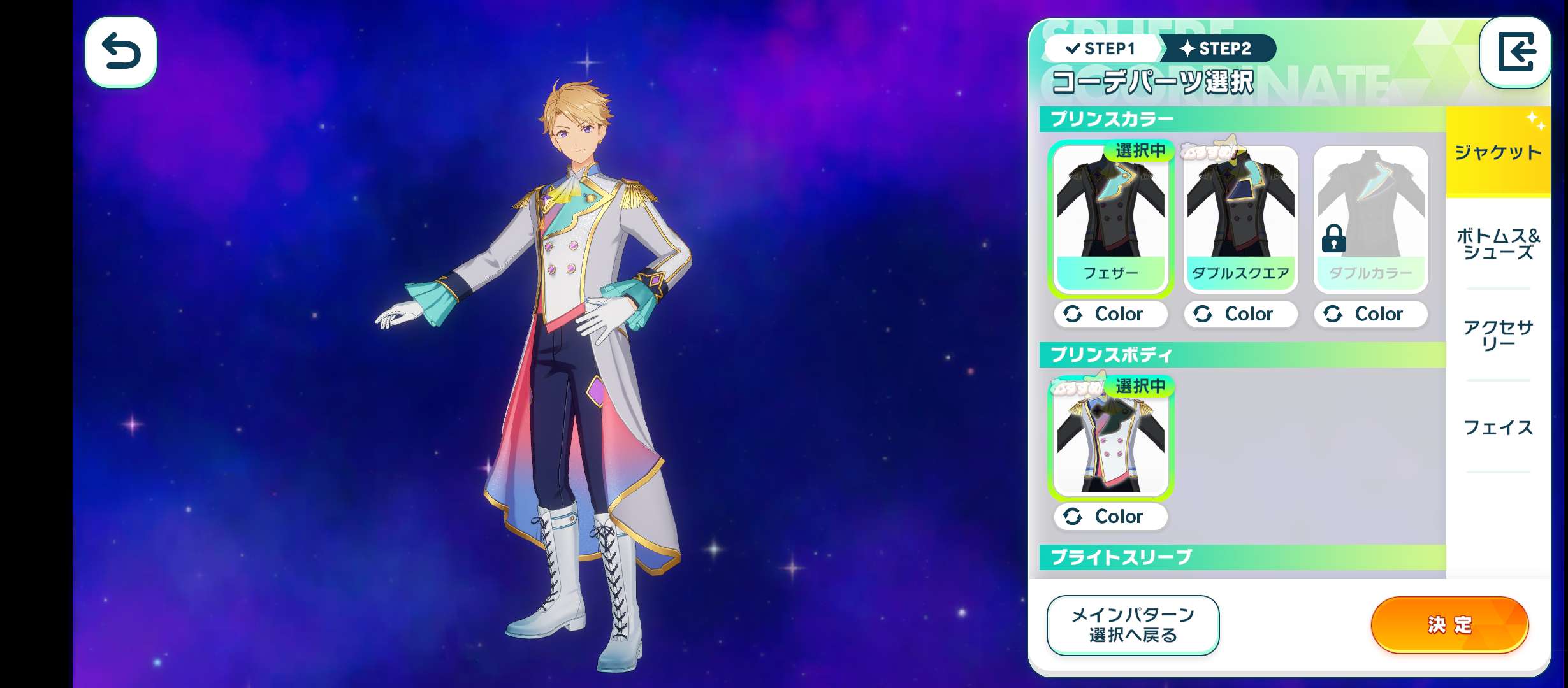1568x688 pixels.
Task: Switch to the STEP1 tab
Action: point(1101,48)
